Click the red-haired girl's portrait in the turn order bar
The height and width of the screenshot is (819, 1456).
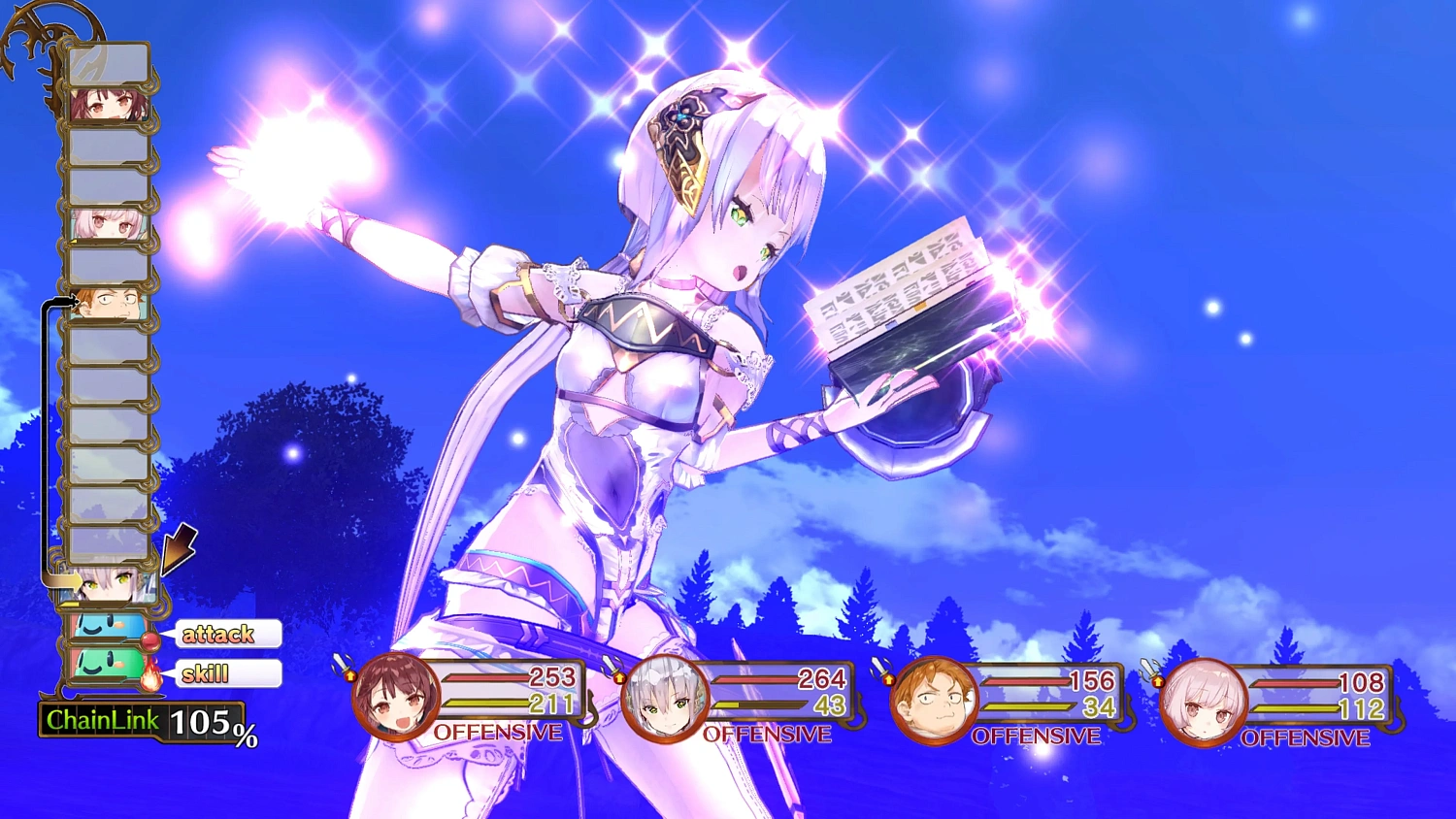click(107, 105)
